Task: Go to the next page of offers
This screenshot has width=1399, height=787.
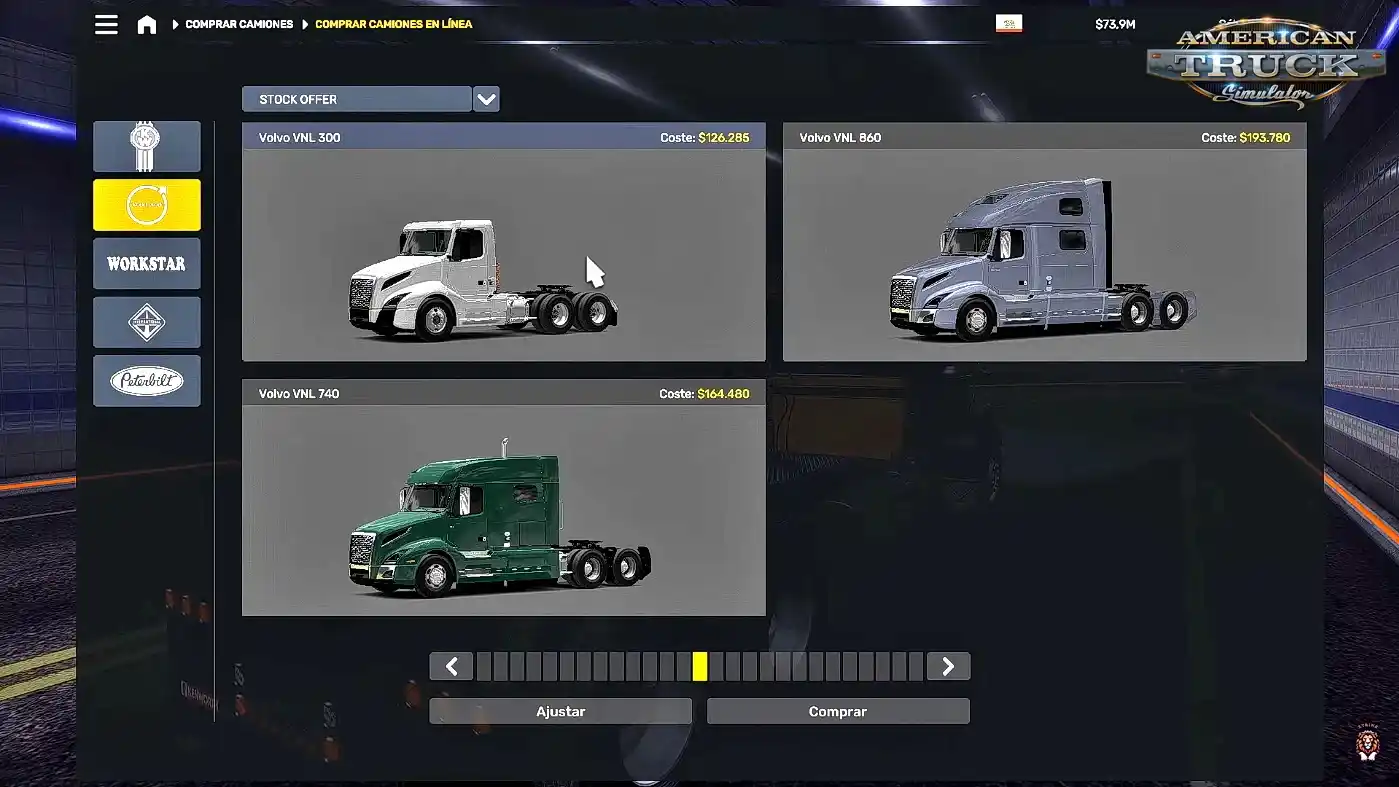Action: click(x=948, y=666)
